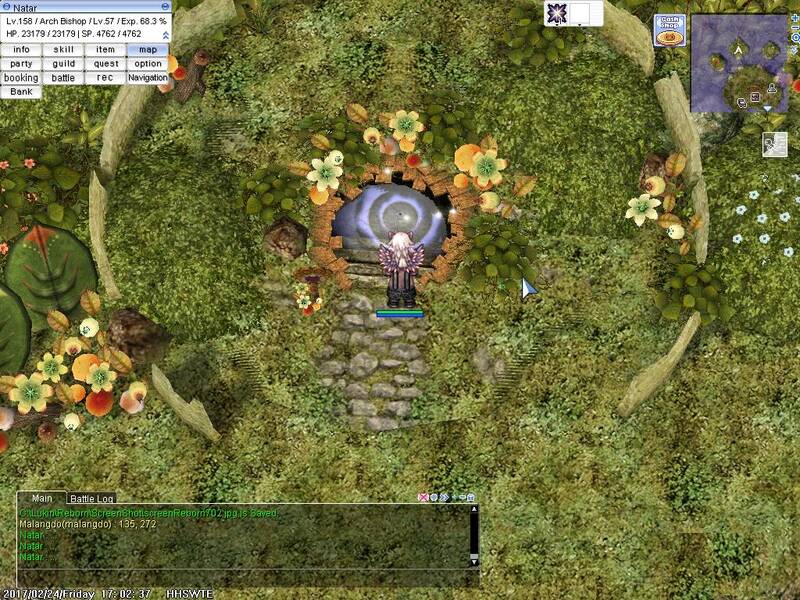Open the quest log

coord(105,63)
